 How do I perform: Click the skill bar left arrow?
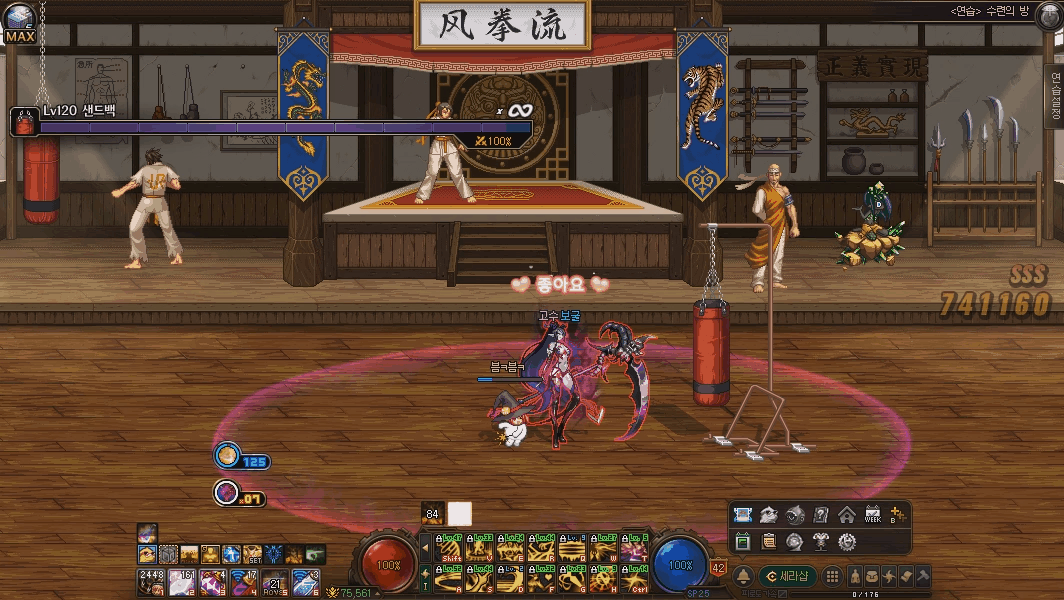click(x=425, y=547)
